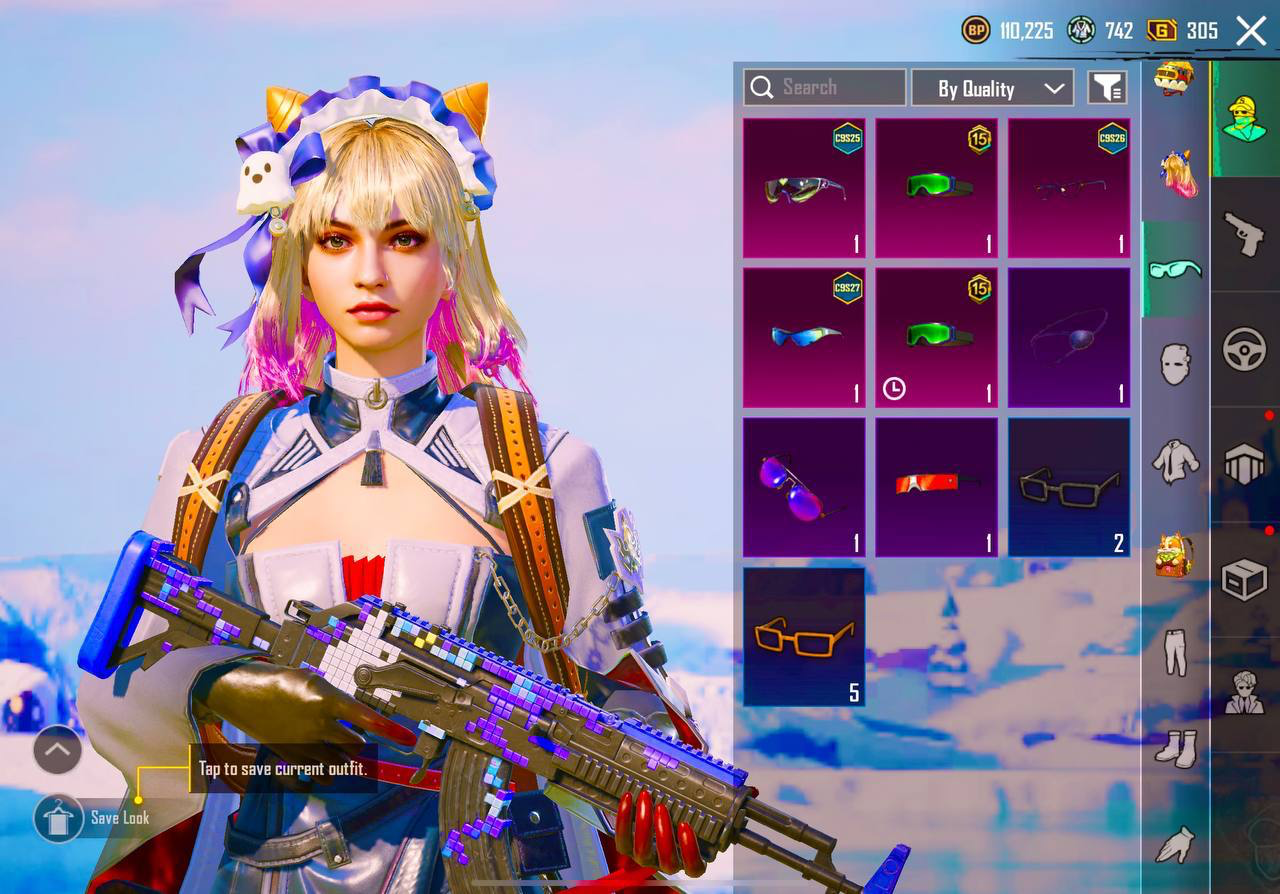Open the backpack category
The height and width of the screenshot is (894, 1280).
1175,554
